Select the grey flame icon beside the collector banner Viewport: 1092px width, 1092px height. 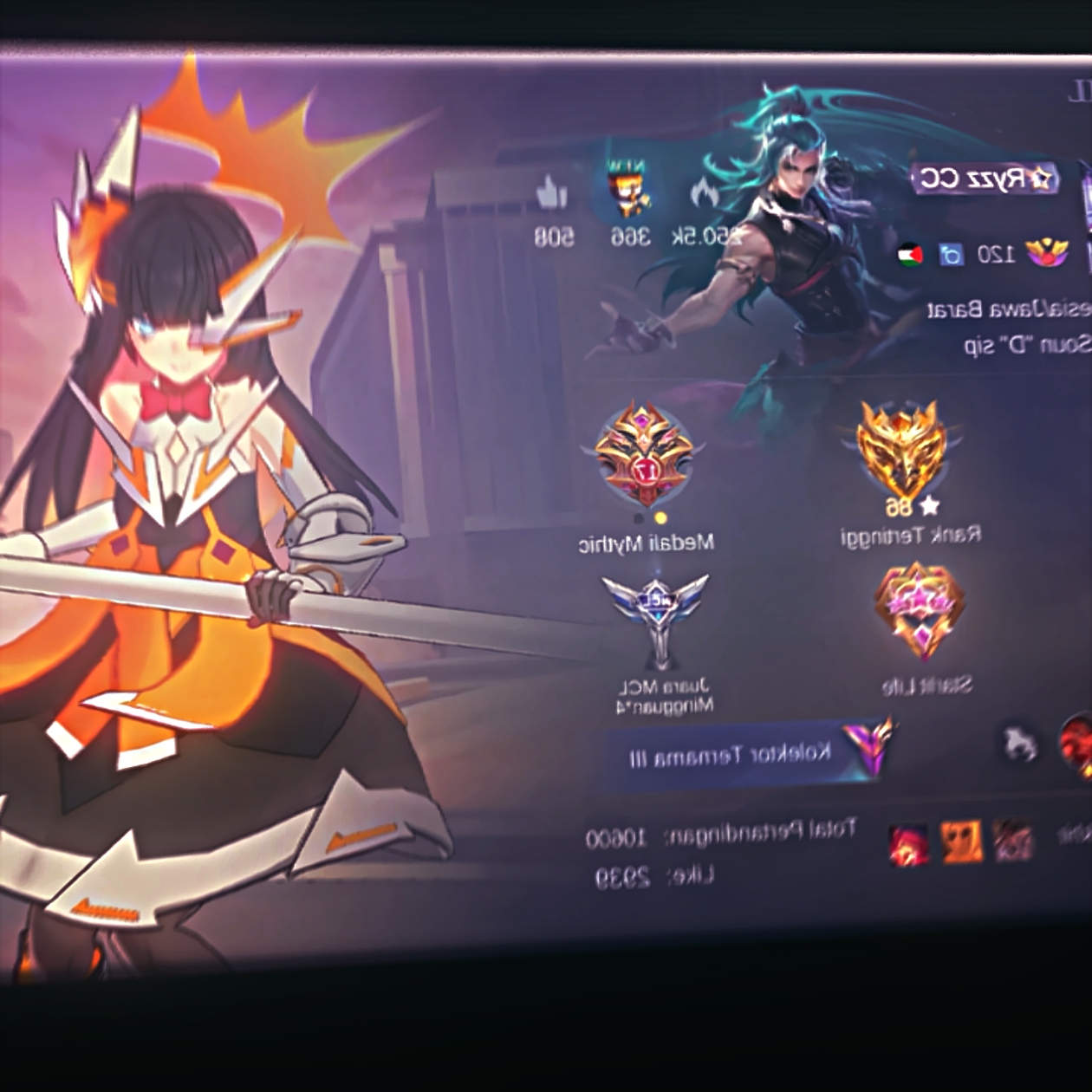pos(1020,744)
